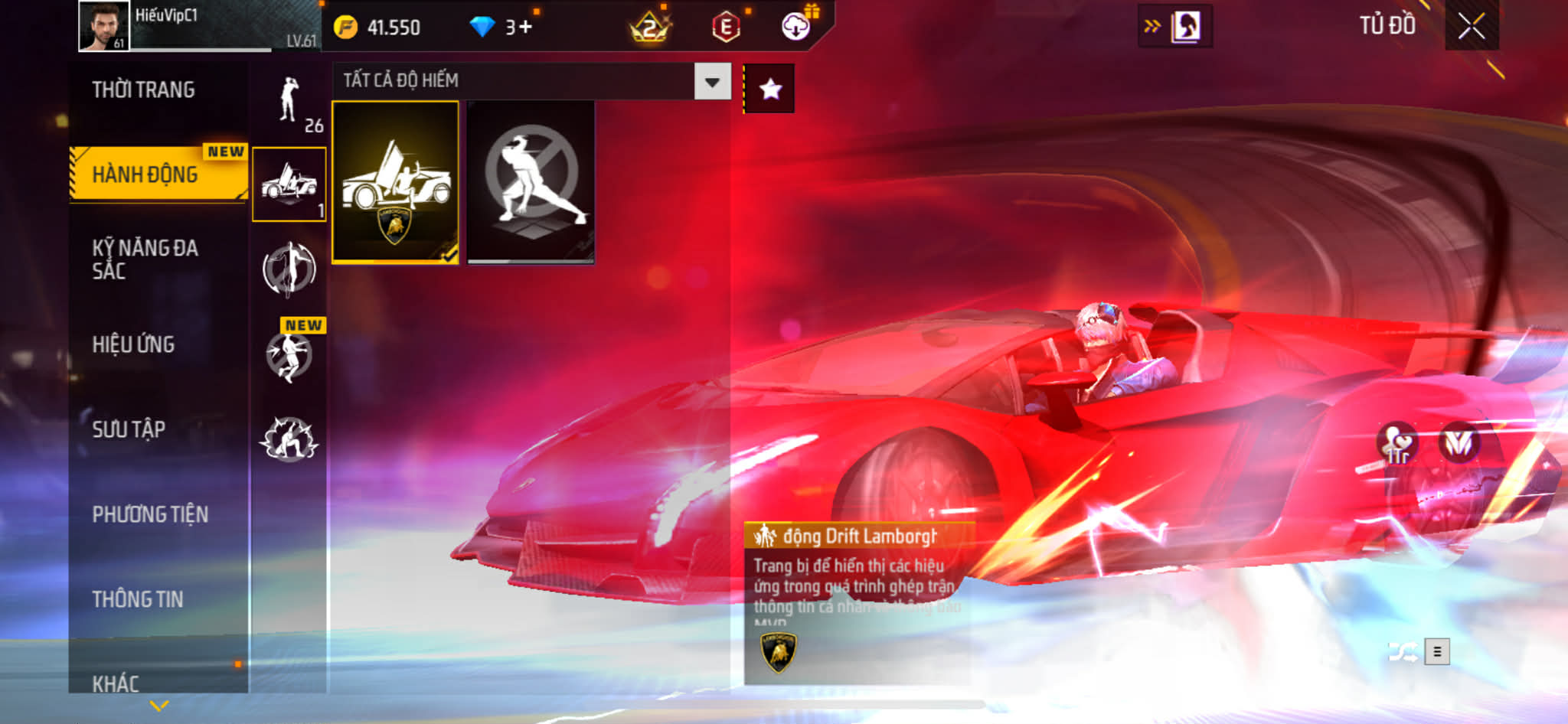Viewport: 1568px width, 724px height.
Task: Open the red E badge icon
Action: tap(725, 28)
